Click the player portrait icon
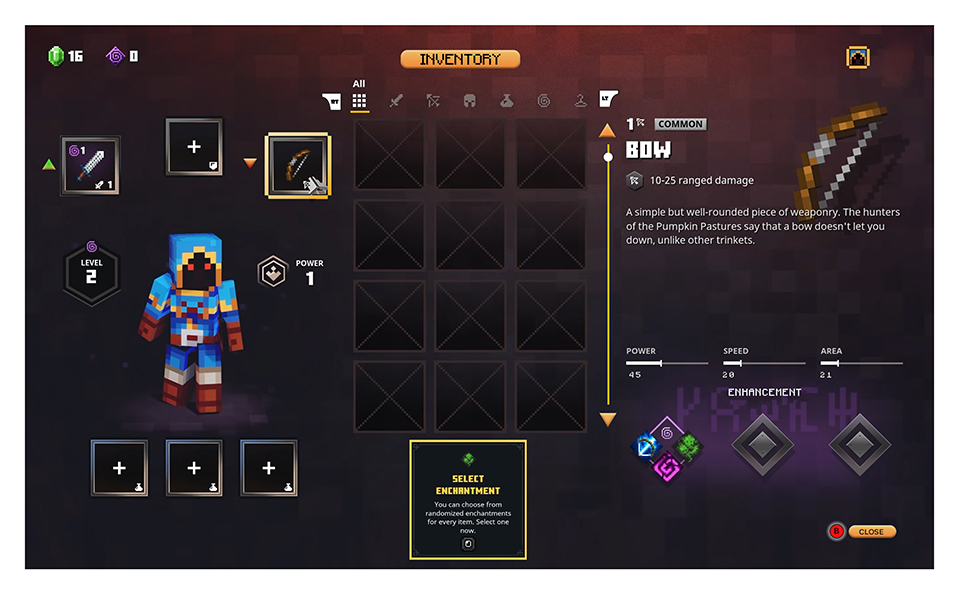960x594 pixels. (x=858, y=58)
